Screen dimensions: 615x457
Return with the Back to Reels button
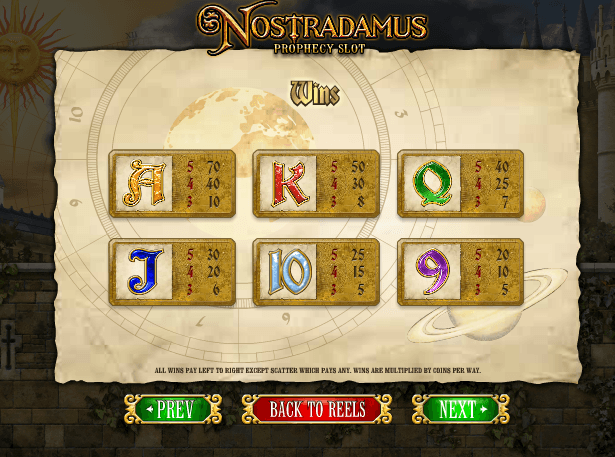(x=316, y=409)
